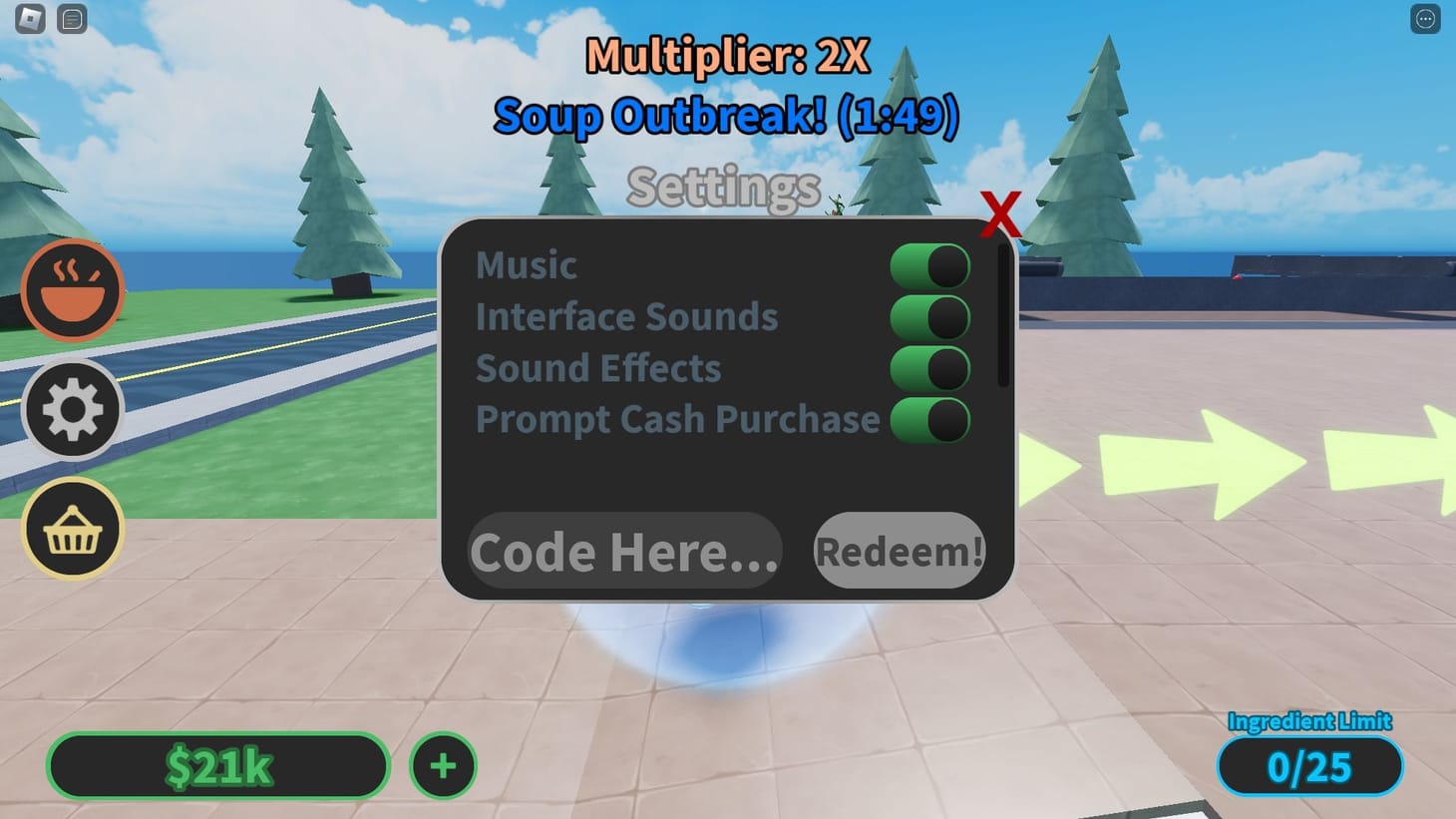The height and width of the screenshot is (819, 1456).
Task: Open the settings gear icon
Action: 71,409
